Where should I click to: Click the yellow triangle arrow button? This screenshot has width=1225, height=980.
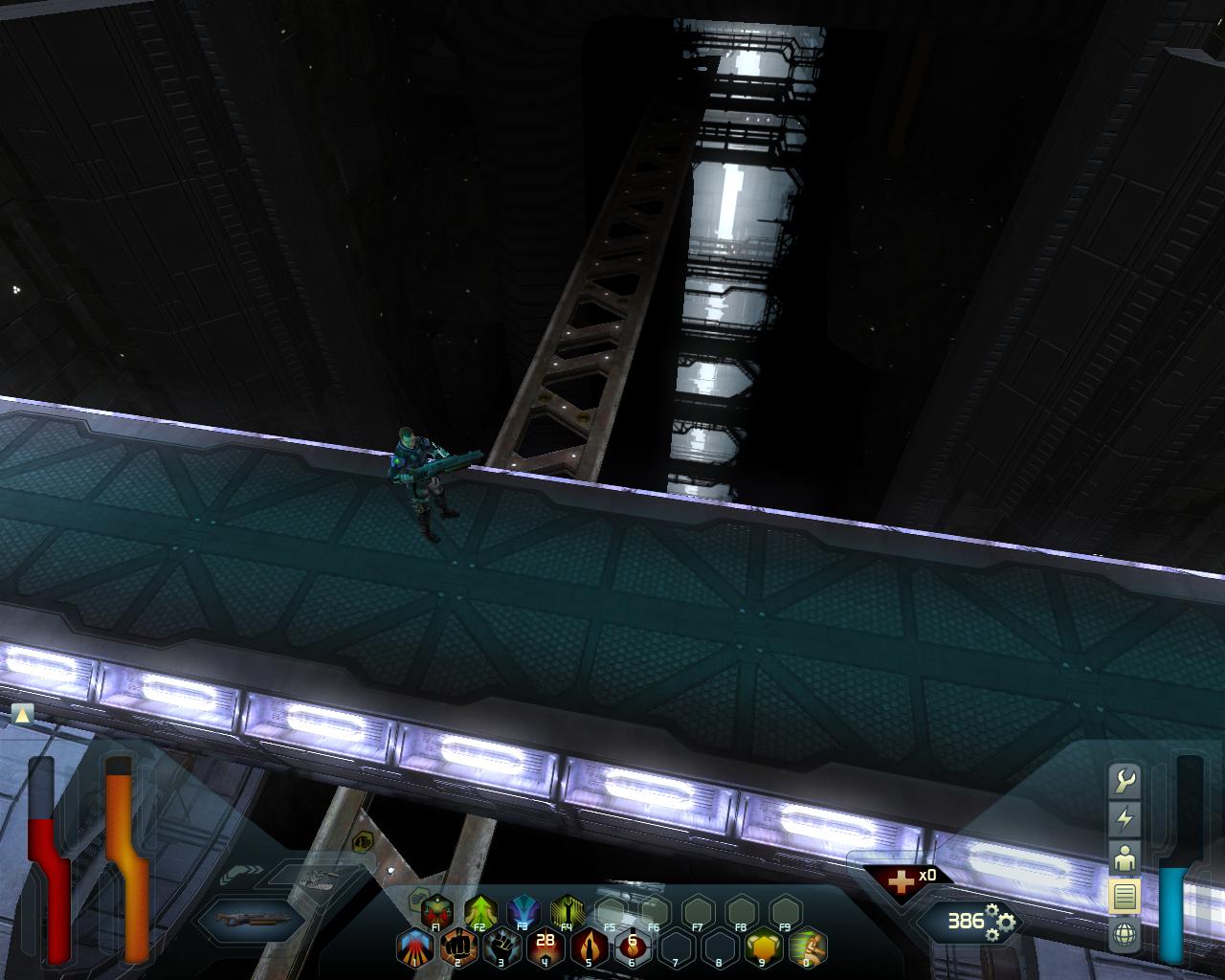23,714
